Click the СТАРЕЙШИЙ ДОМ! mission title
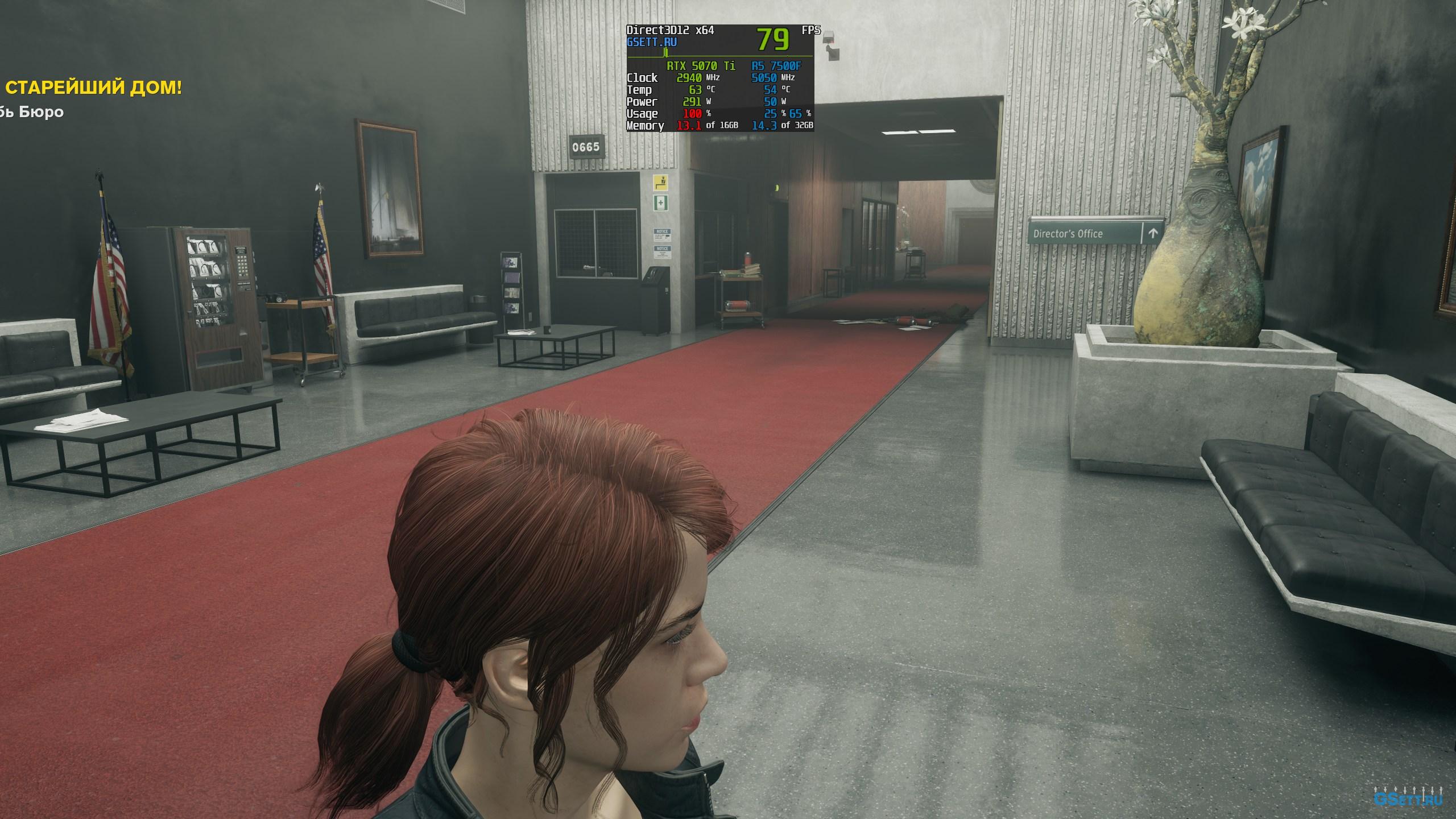The width and height of the screenshot is (1456, 819). (93, 88)
